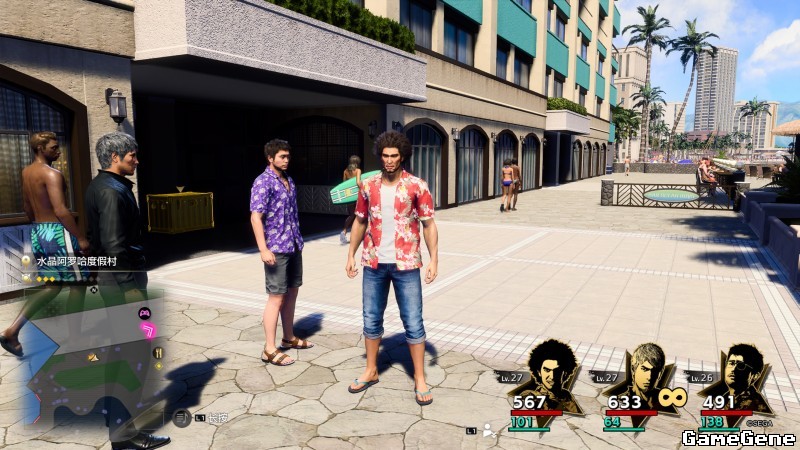Image resolution: width=800 pixels, height=450 pixels.
Task: Select the crystal Aloha resort location label
Action: point(77,260)
